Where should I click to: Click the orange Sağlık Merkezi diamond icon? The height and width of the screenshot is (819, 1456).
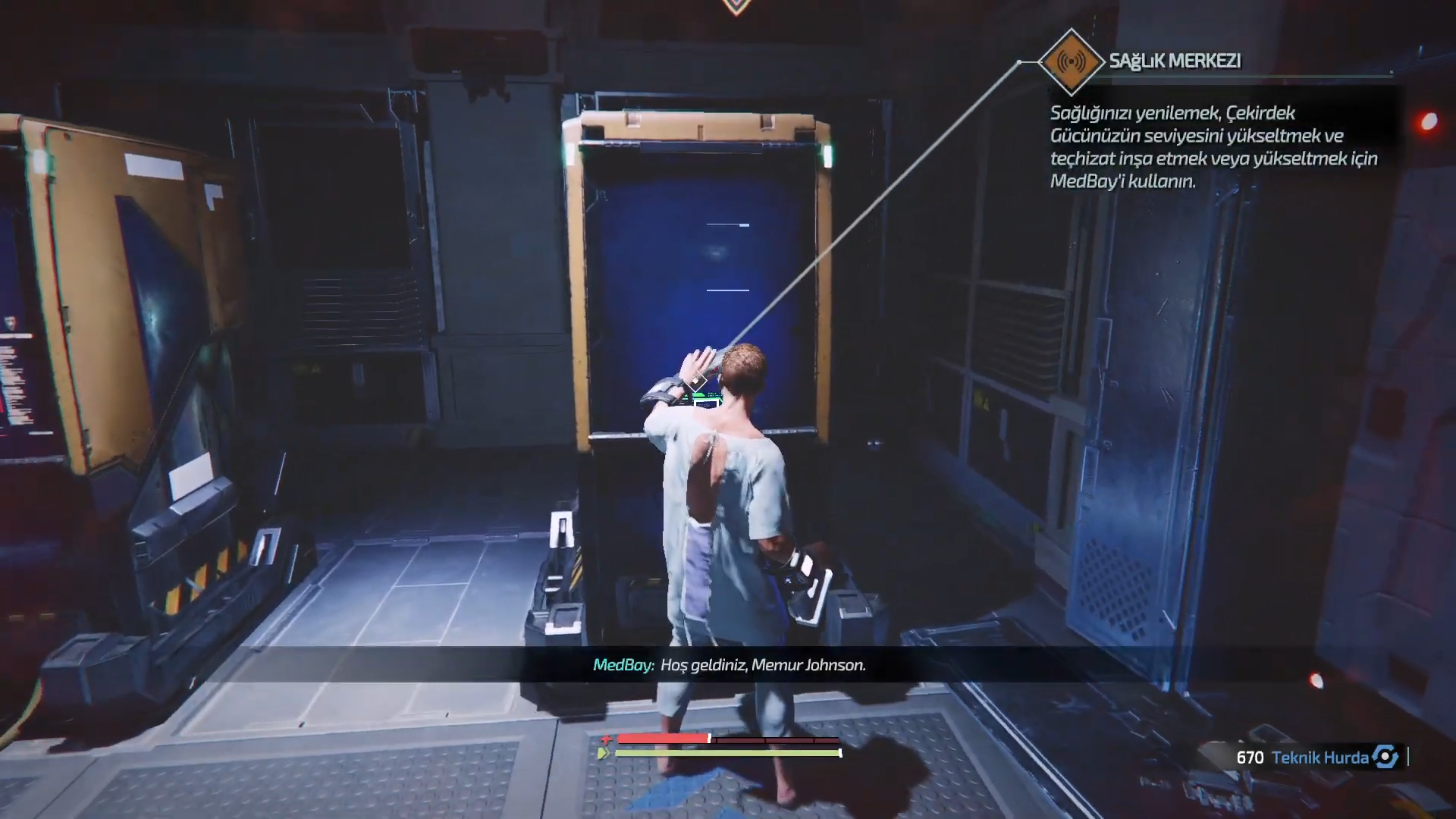click(1070, 61)
